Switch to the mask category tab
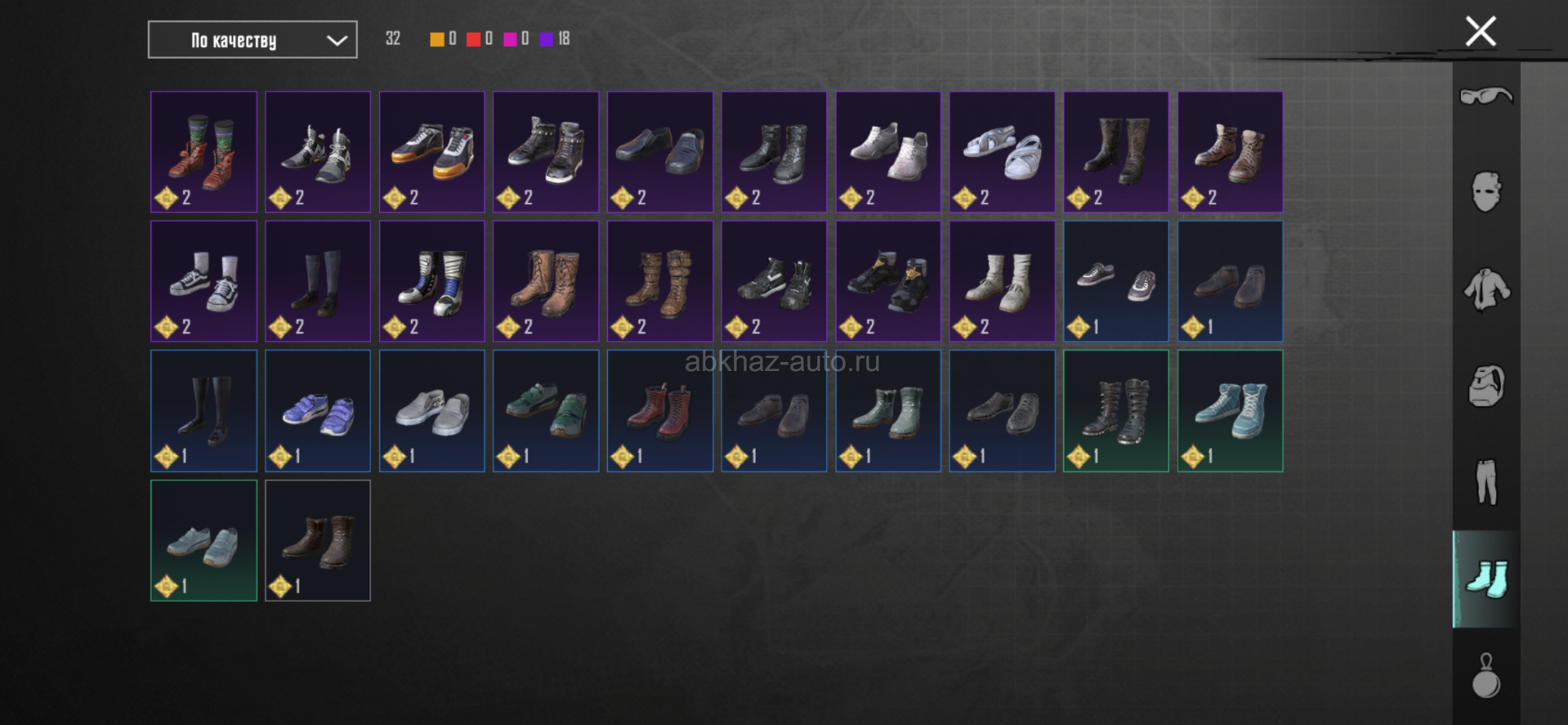The height and width of the screenshot is (725, 1568). tap(1486, 192)
